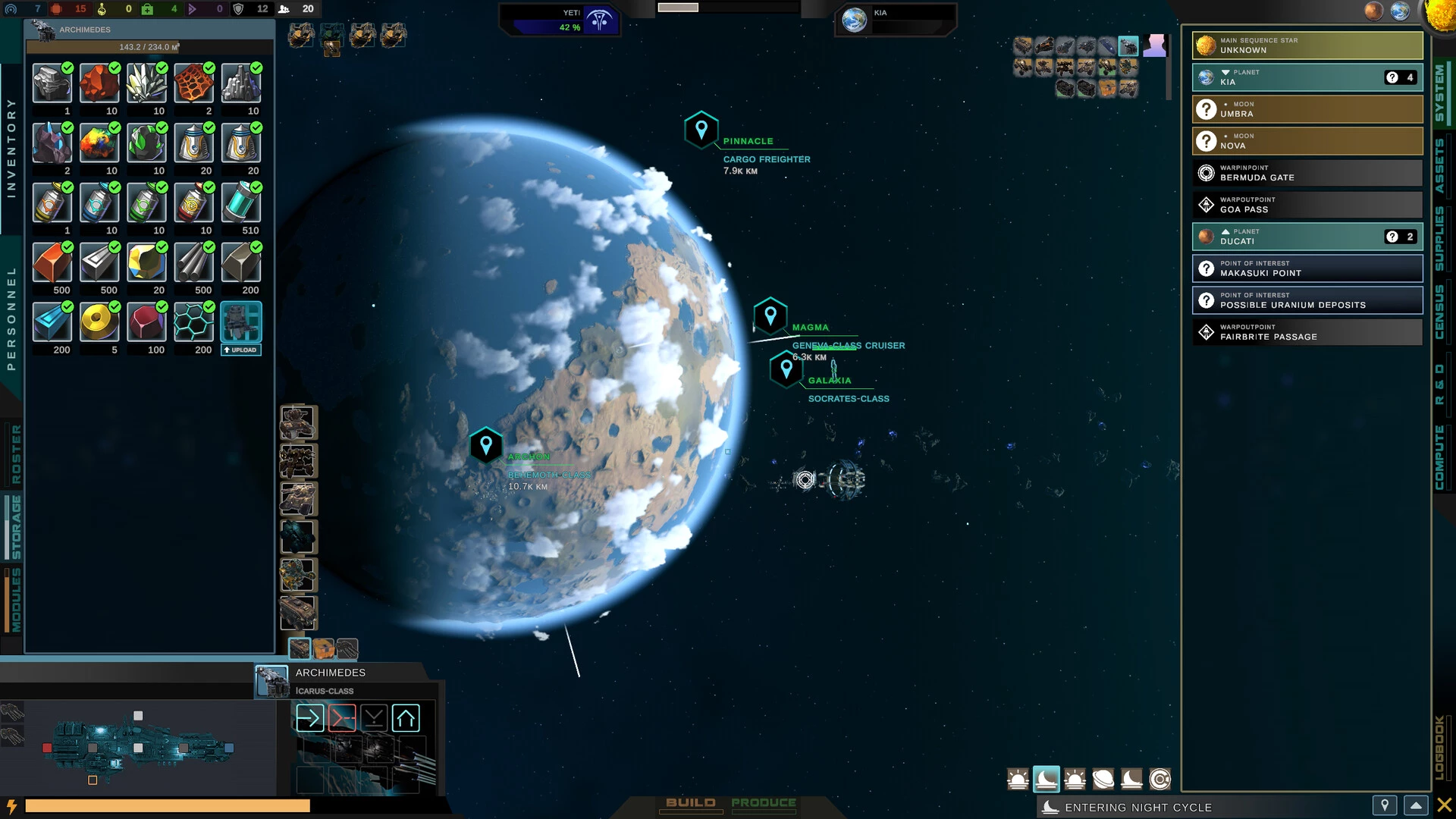Close the panel with the X button
Image resolution: width=1456 pixels, height=819 pixels.
[1444, 805]
